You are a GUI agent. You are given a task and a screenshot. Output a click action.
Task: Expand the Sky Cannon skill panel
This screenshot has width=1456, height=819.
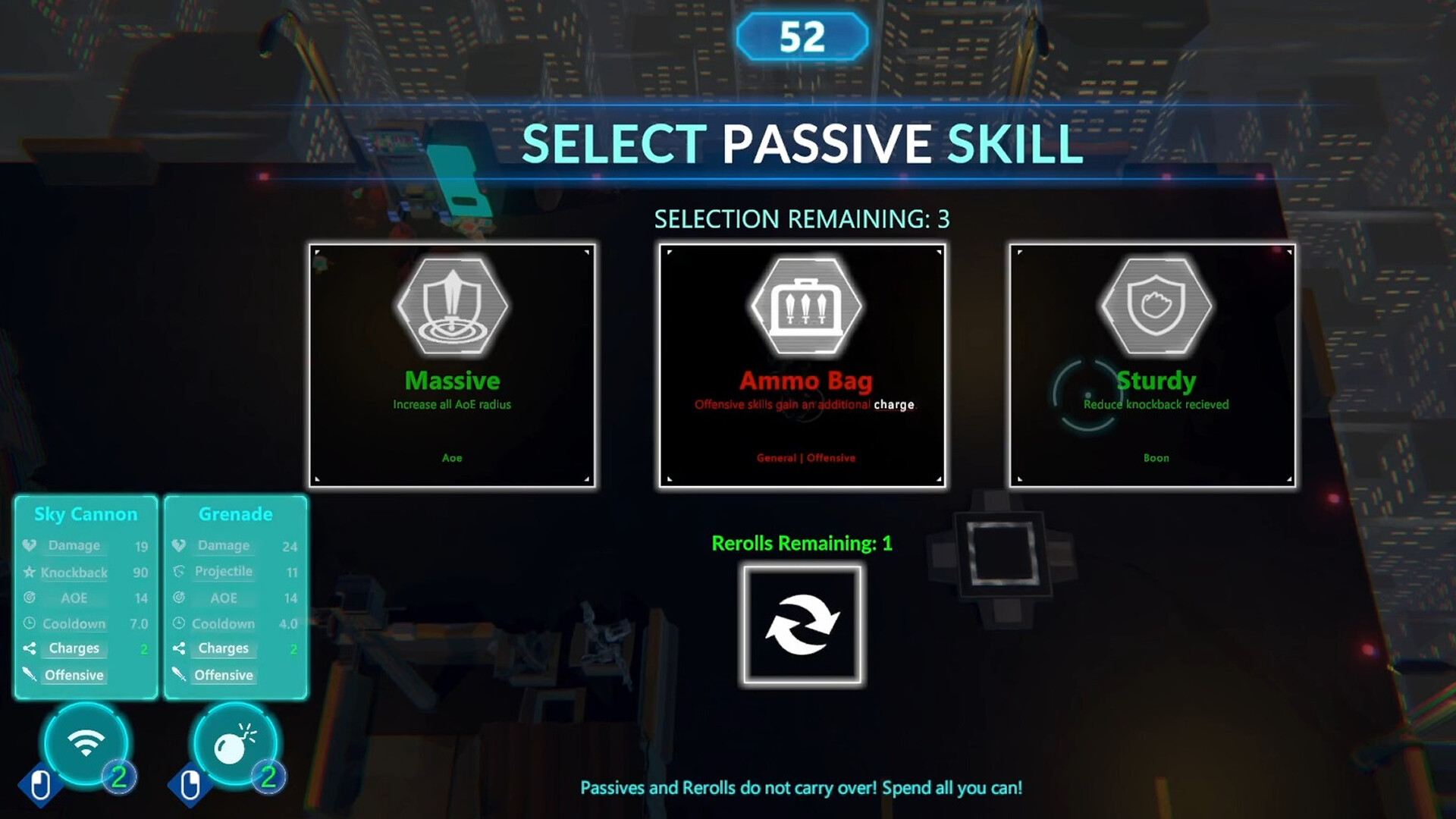coord(84,514)
